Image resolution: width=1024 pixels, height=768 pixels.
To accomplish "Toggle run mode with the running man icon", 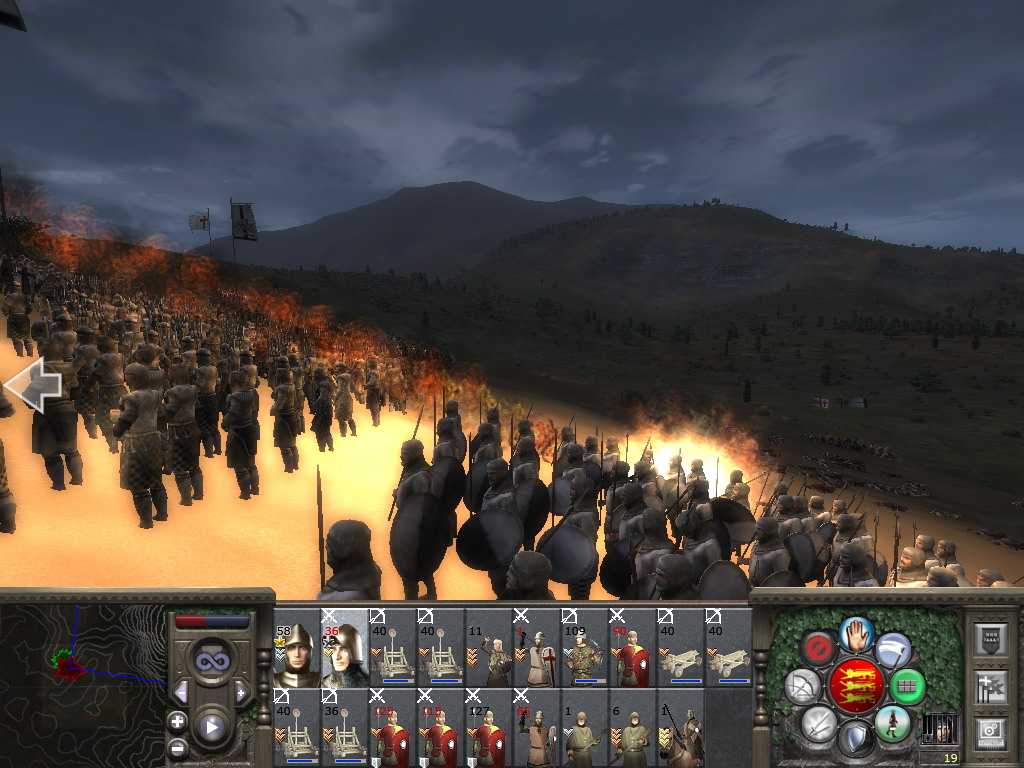I will [x=892, y=723].
